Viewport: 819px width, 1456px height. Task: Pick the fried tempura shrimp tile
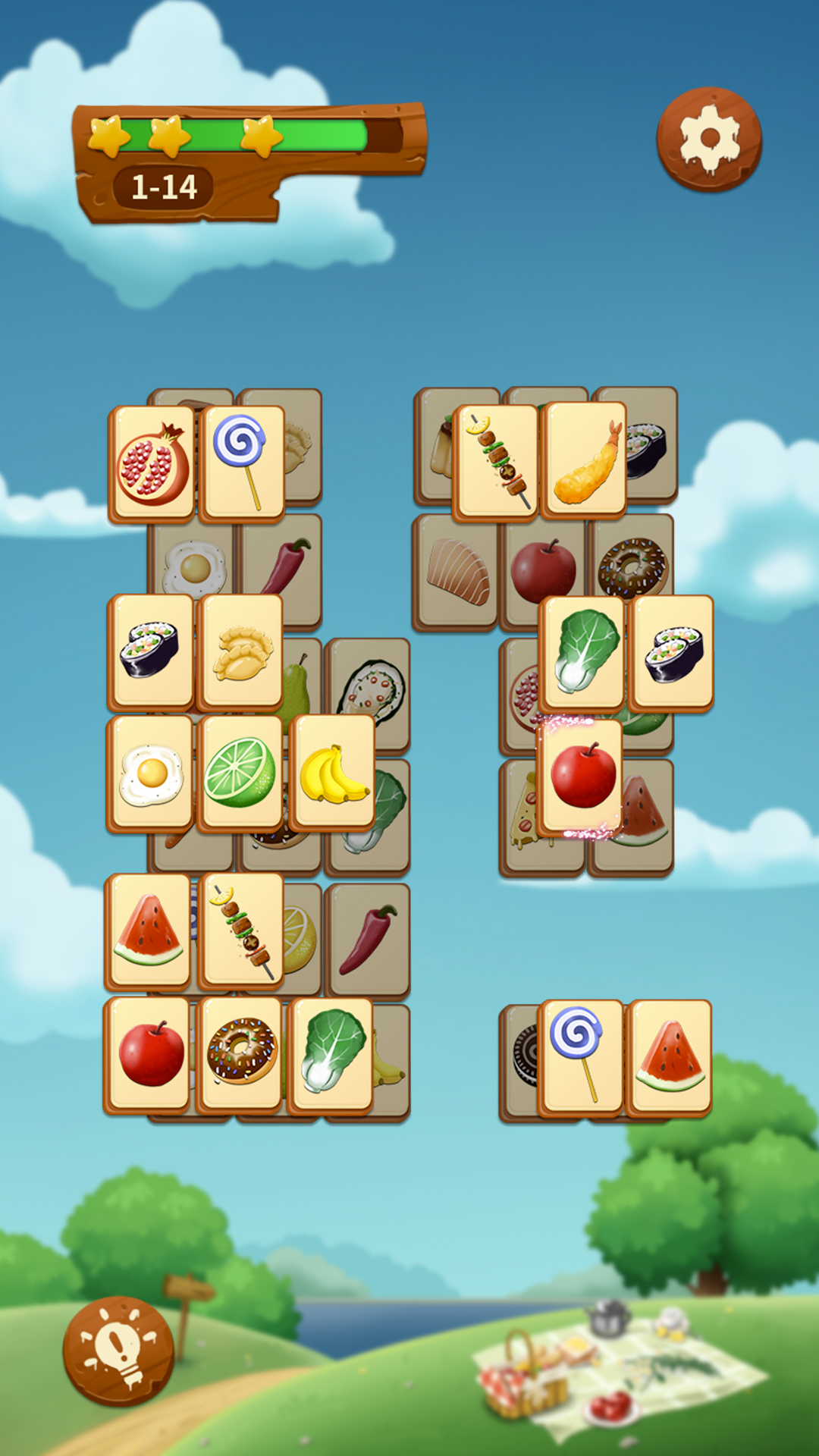pyautogui.click(x=584, y=460)
